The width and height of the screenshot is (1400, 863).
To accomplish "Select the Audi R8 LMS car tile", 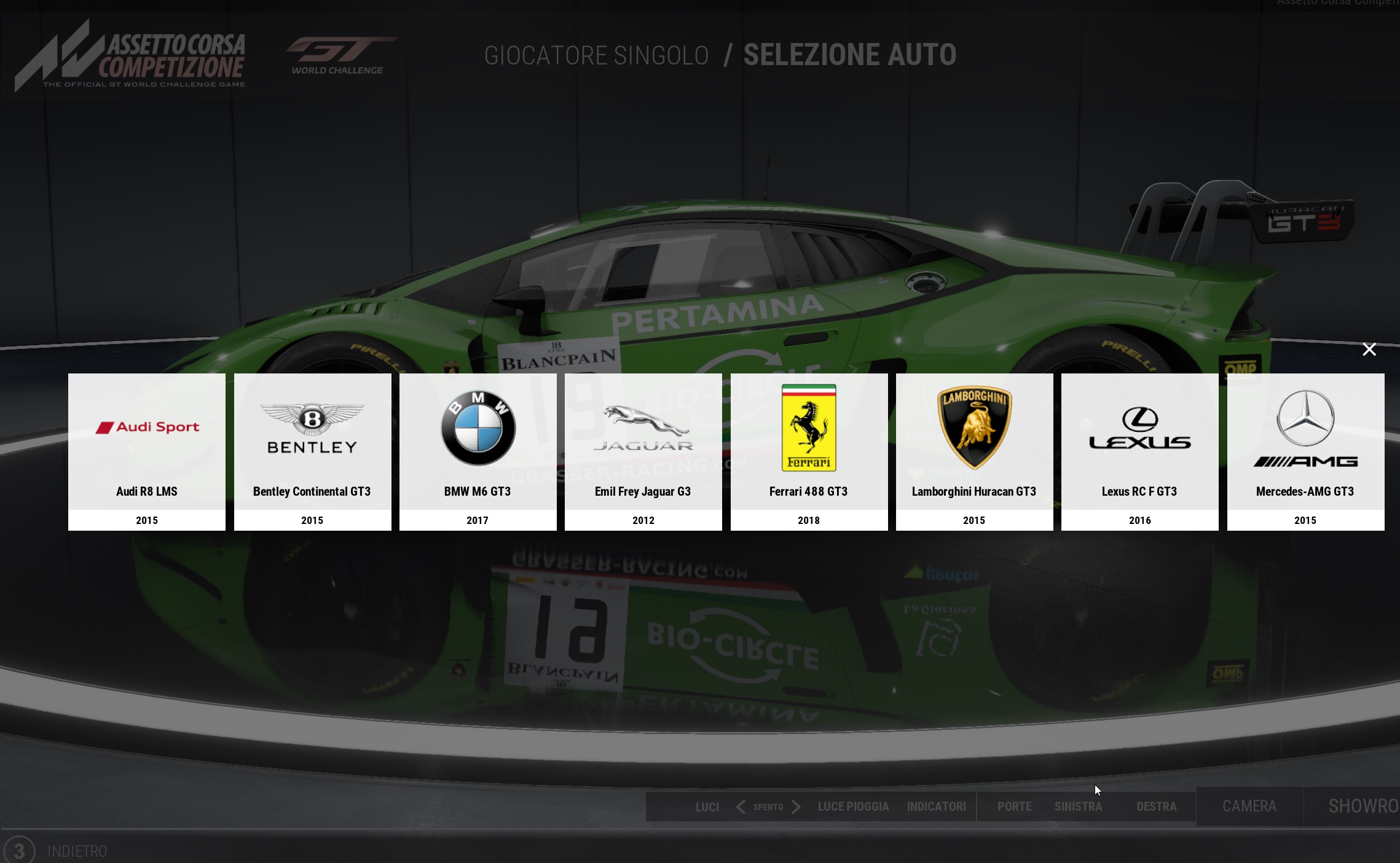I will pos(147,451).
